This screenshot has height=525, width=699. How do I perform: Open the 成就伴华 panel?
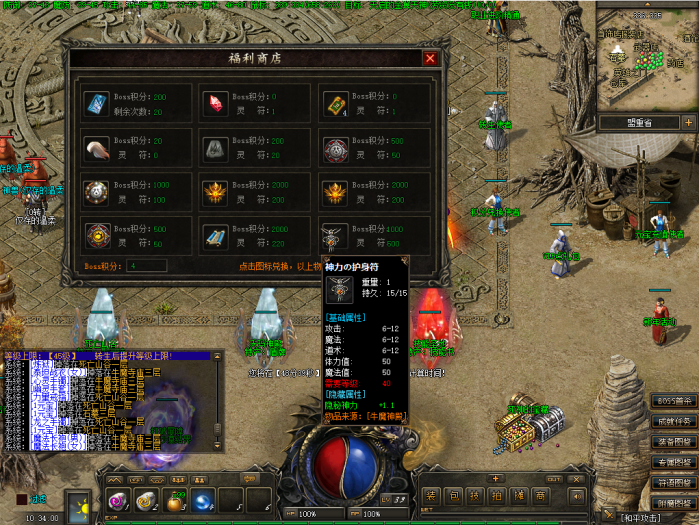673,422
